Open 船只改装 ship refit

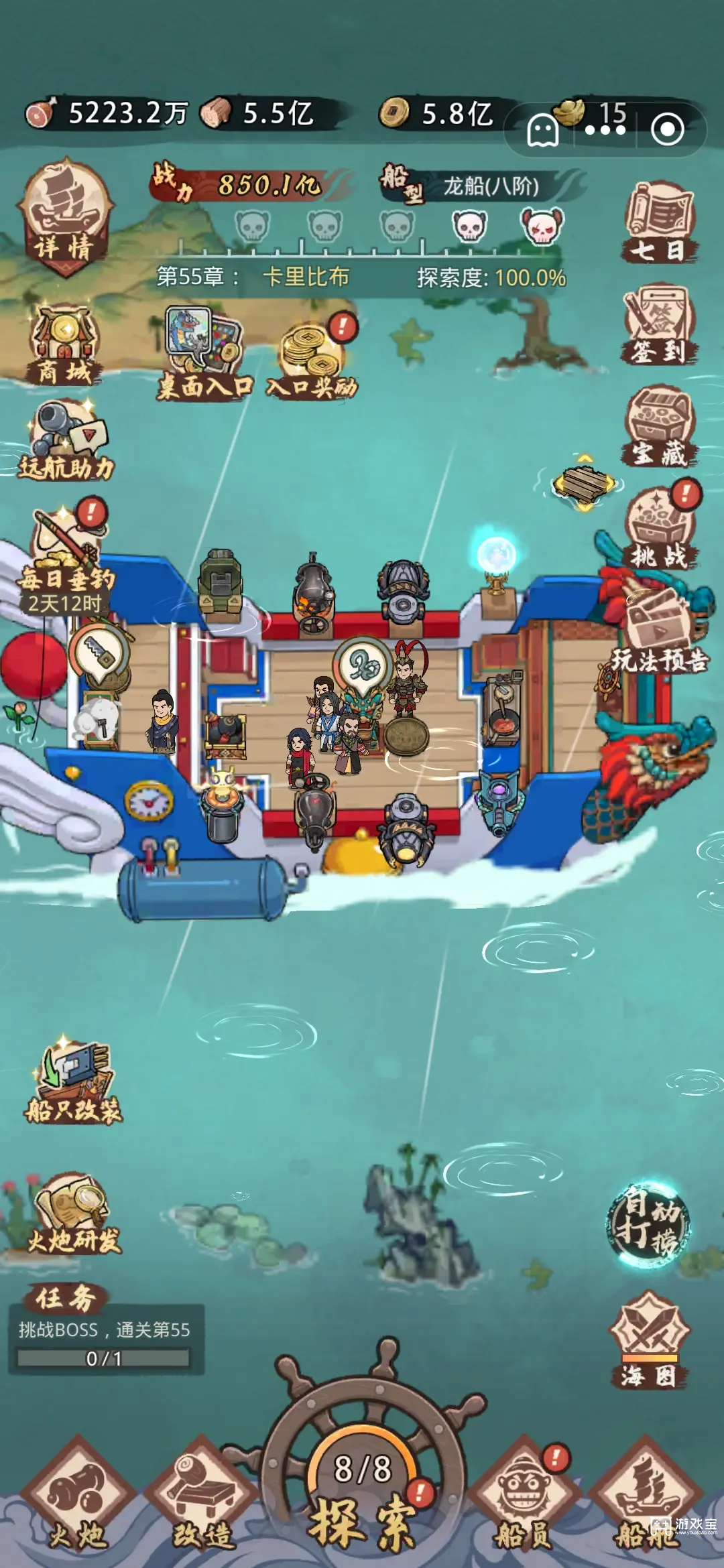pos(72,1082)
